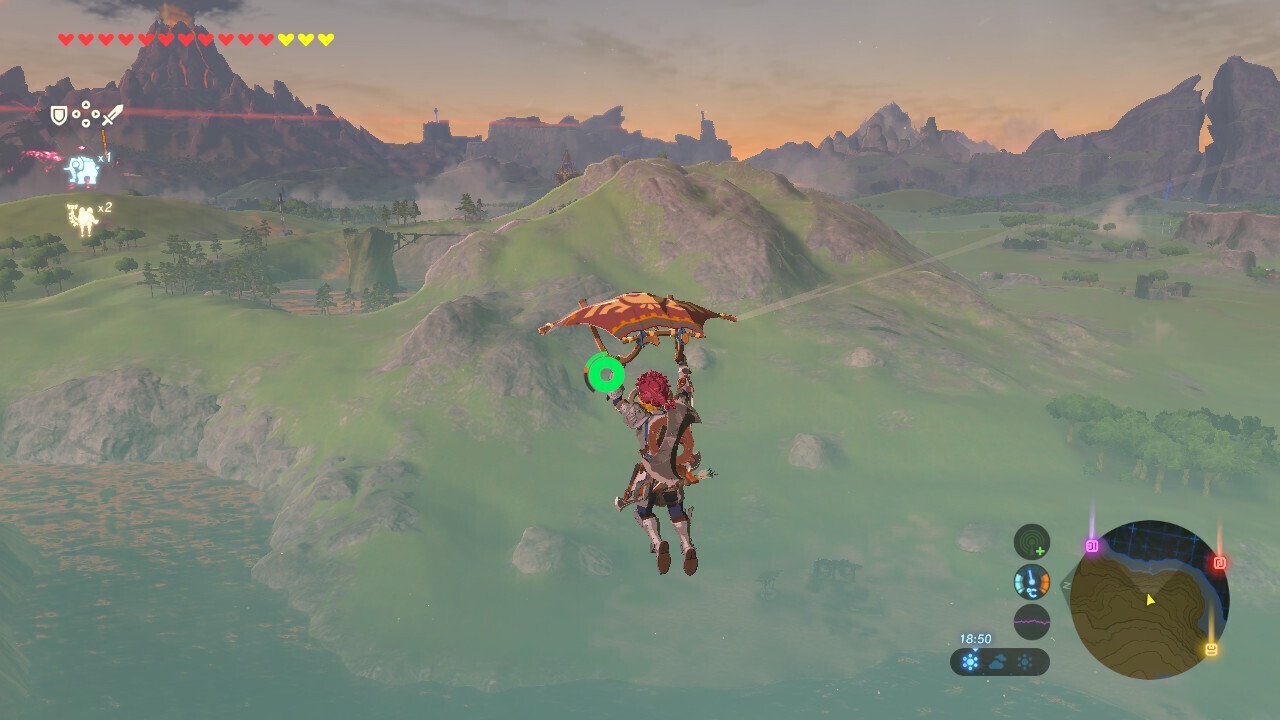The height and width of the screenshot is (720, 1280).
Task: Select the pink shrine marker on minimap
Action: tap(1092, 546)
